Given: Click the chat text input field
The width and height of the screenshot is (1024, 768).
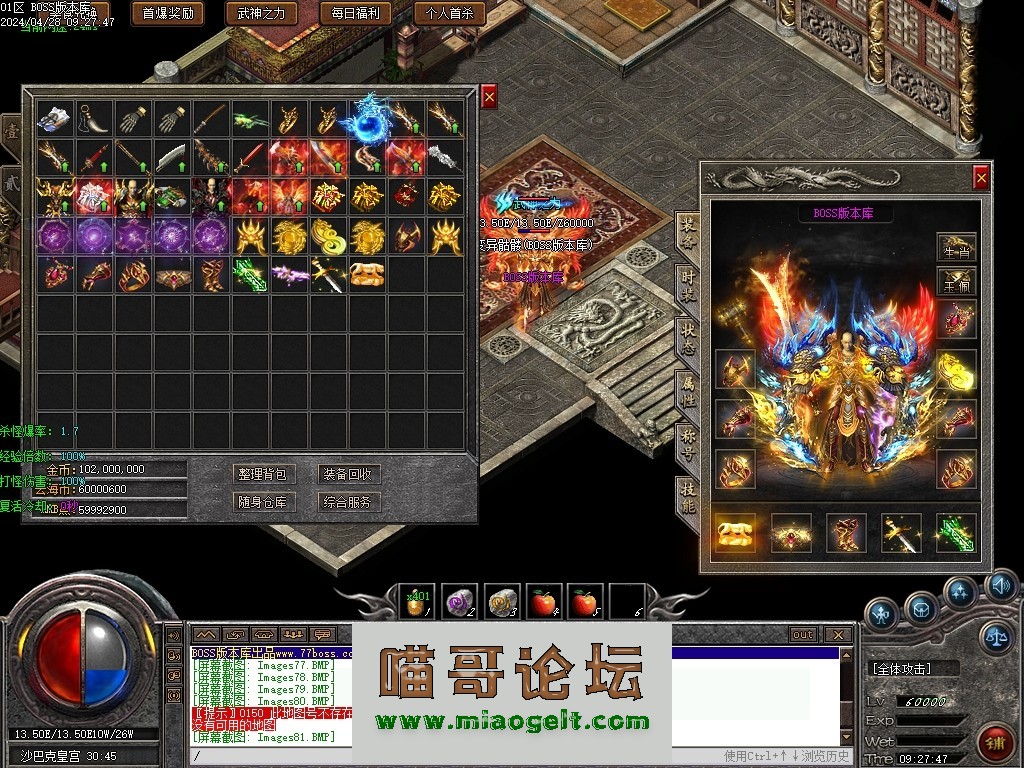Looking at the screenshot, I should (450, 756).
